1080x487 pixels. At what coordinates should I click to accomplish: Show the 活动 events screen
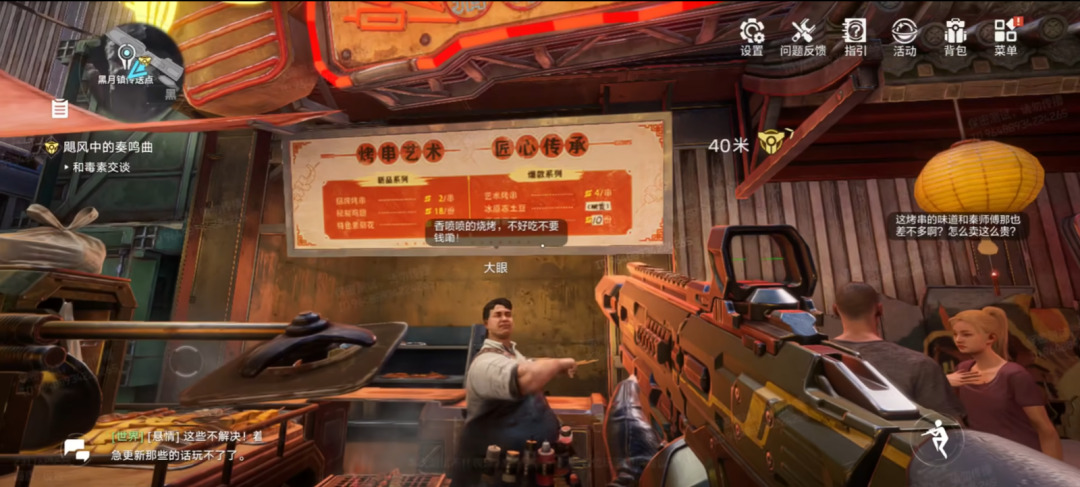[x=904, y=37]
